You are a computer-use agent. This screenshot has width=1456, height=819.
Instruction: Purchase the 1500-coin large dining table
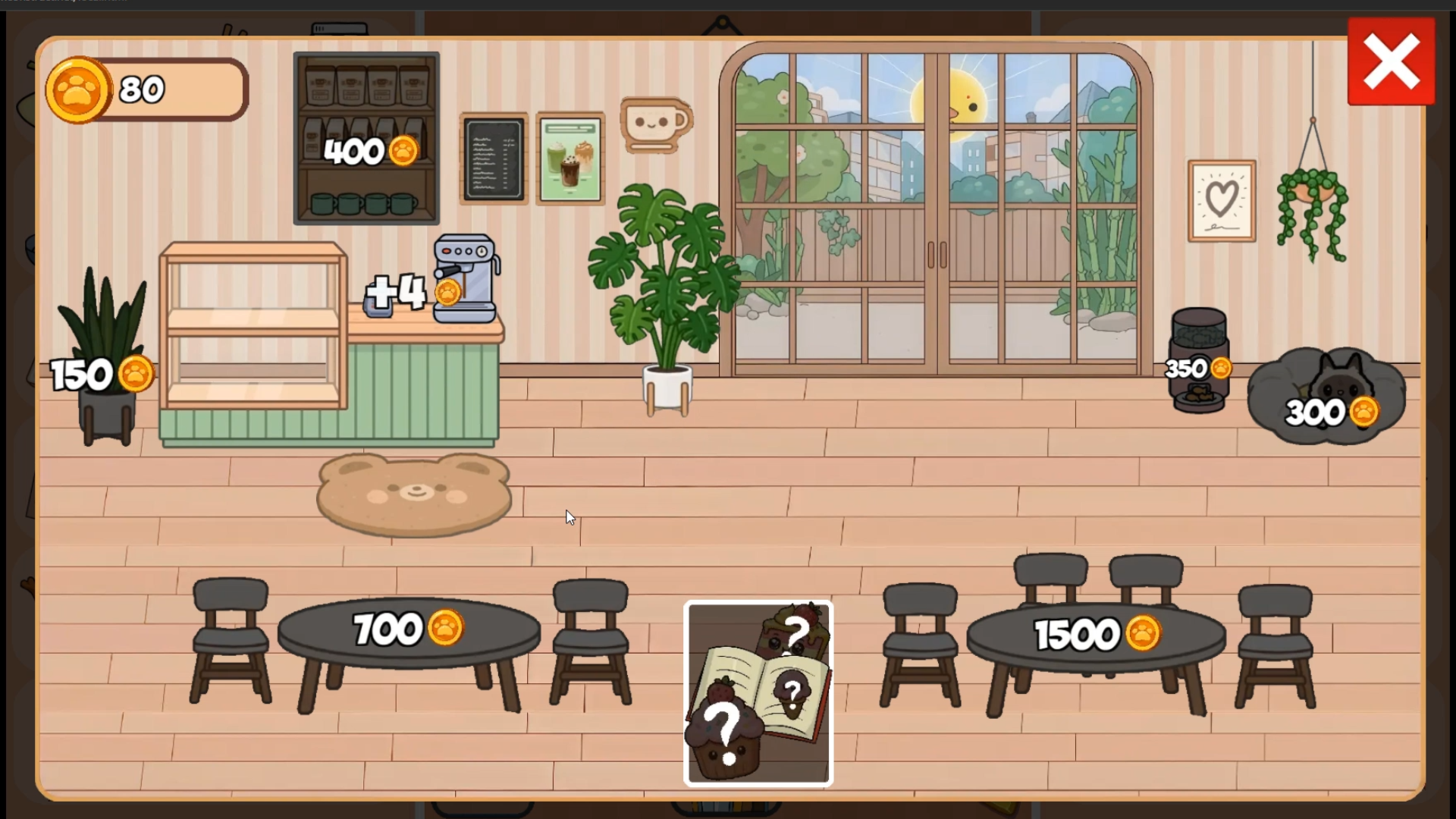click(1092, 634)
